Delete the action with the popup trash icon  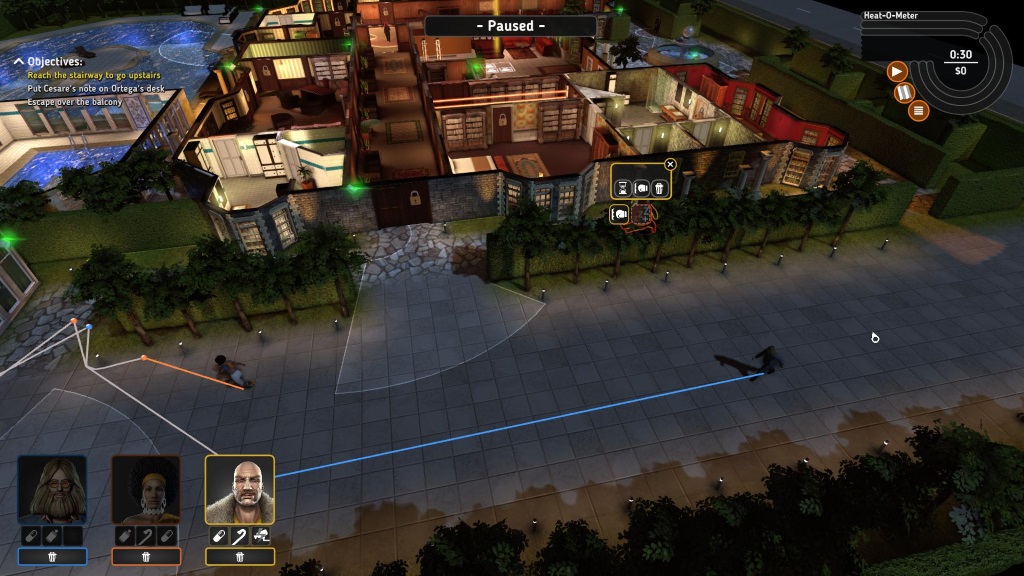click(x=659, y=187)
